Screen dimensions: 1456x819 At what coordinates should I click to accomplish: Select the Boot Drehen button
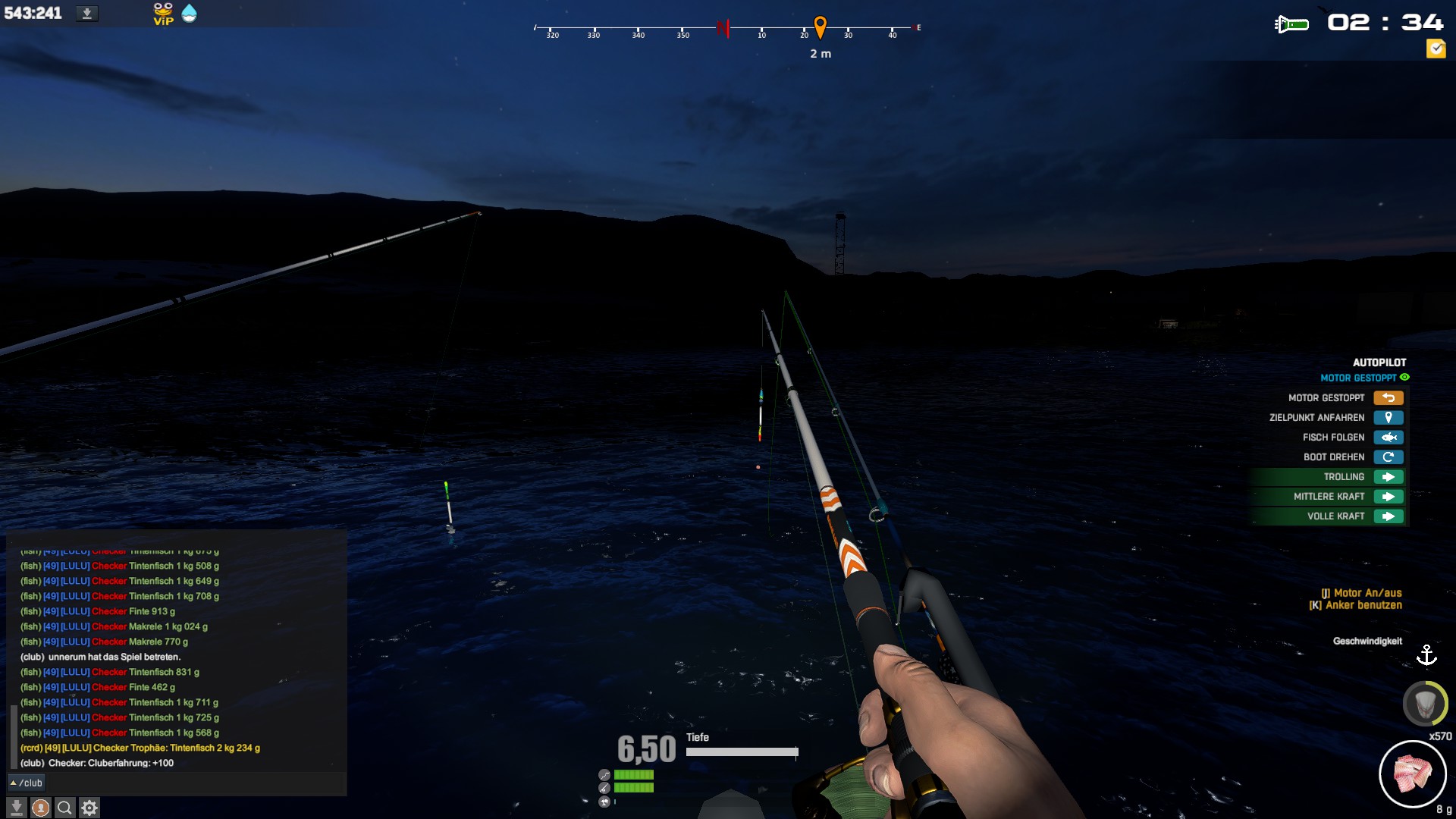(x=1388, y=457)
